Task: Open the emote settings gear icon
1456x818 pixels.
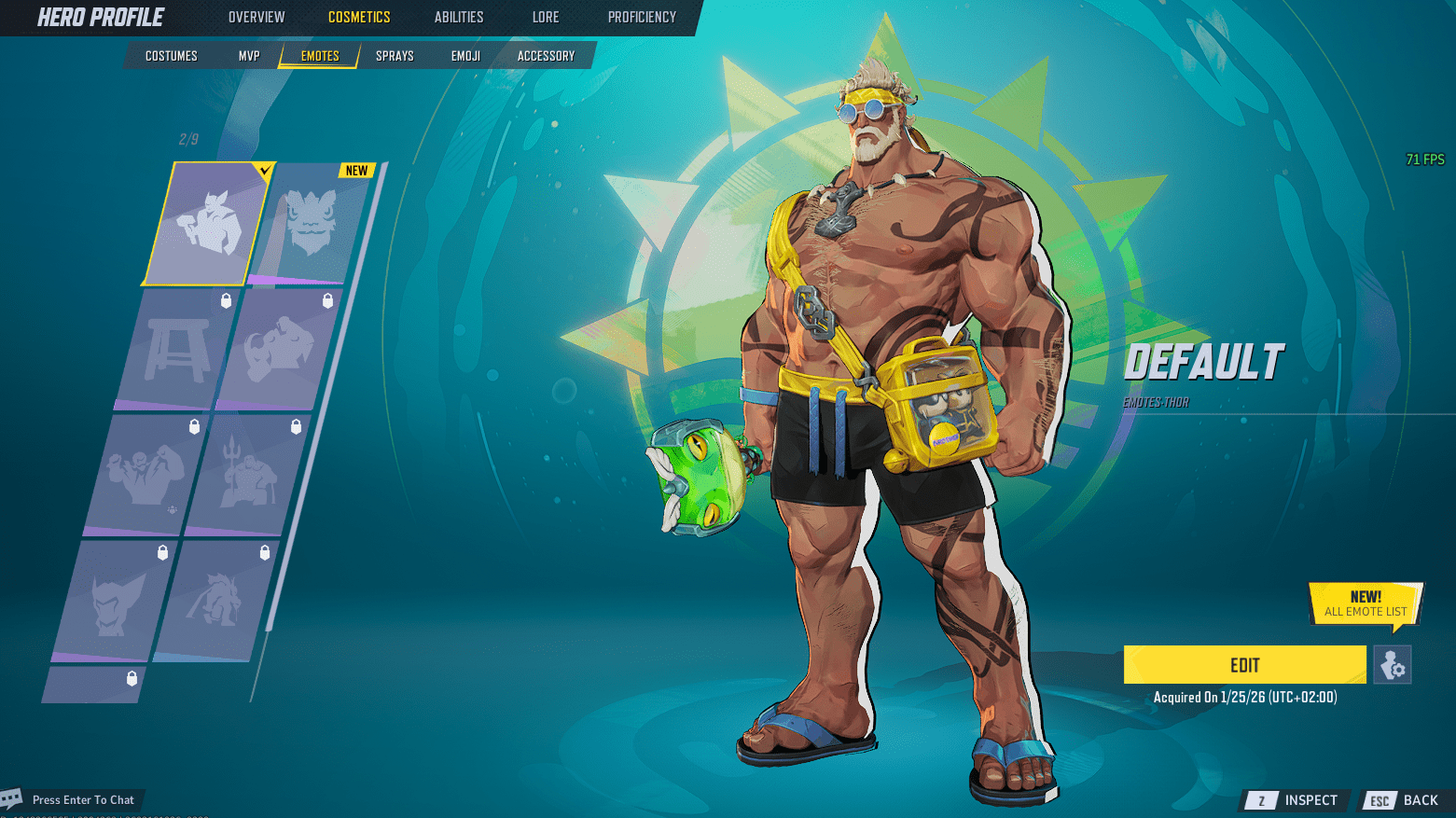Action: (1393, 665)
